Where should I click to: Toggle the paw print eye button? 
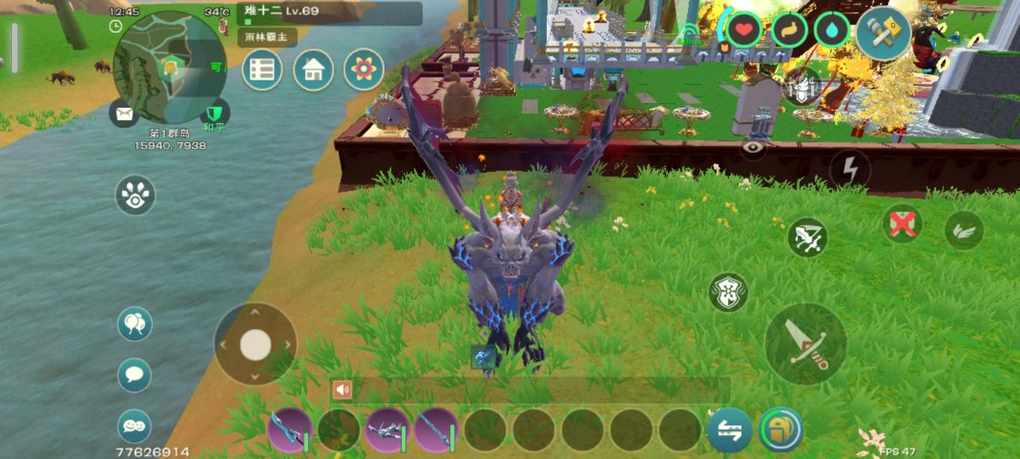point(135,195)
